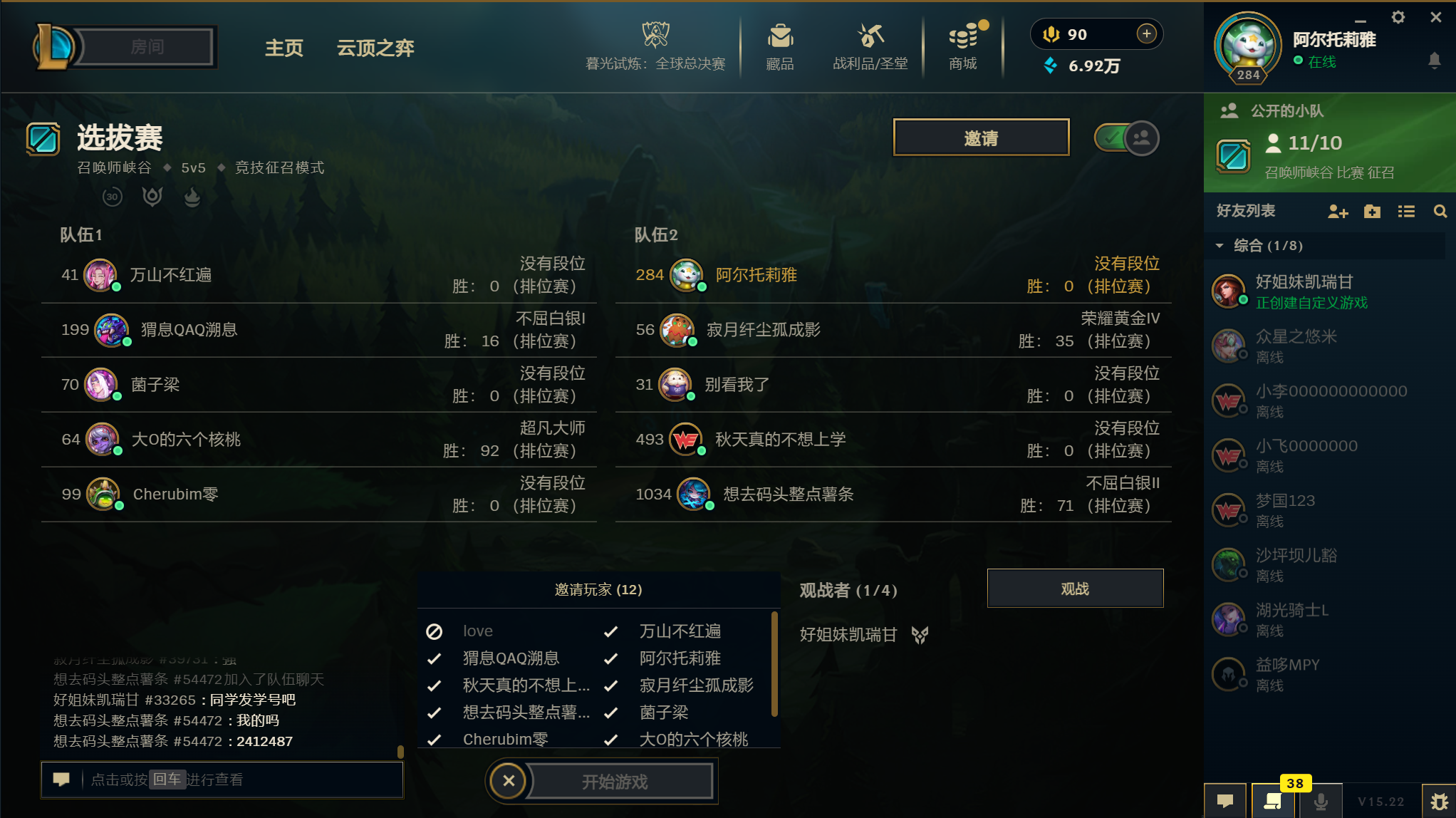This screenshot has width=1456, height=818.
Task: Click the add friend icon
Action: tap(1338, 212)
